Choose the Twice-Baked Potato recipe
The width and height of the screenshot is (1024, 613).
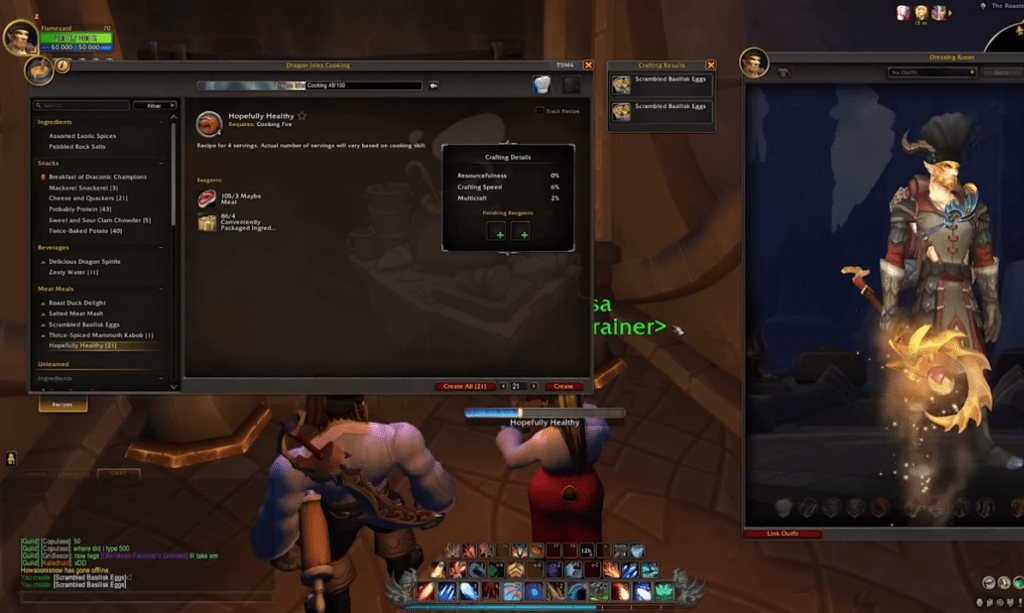point(85,230)
